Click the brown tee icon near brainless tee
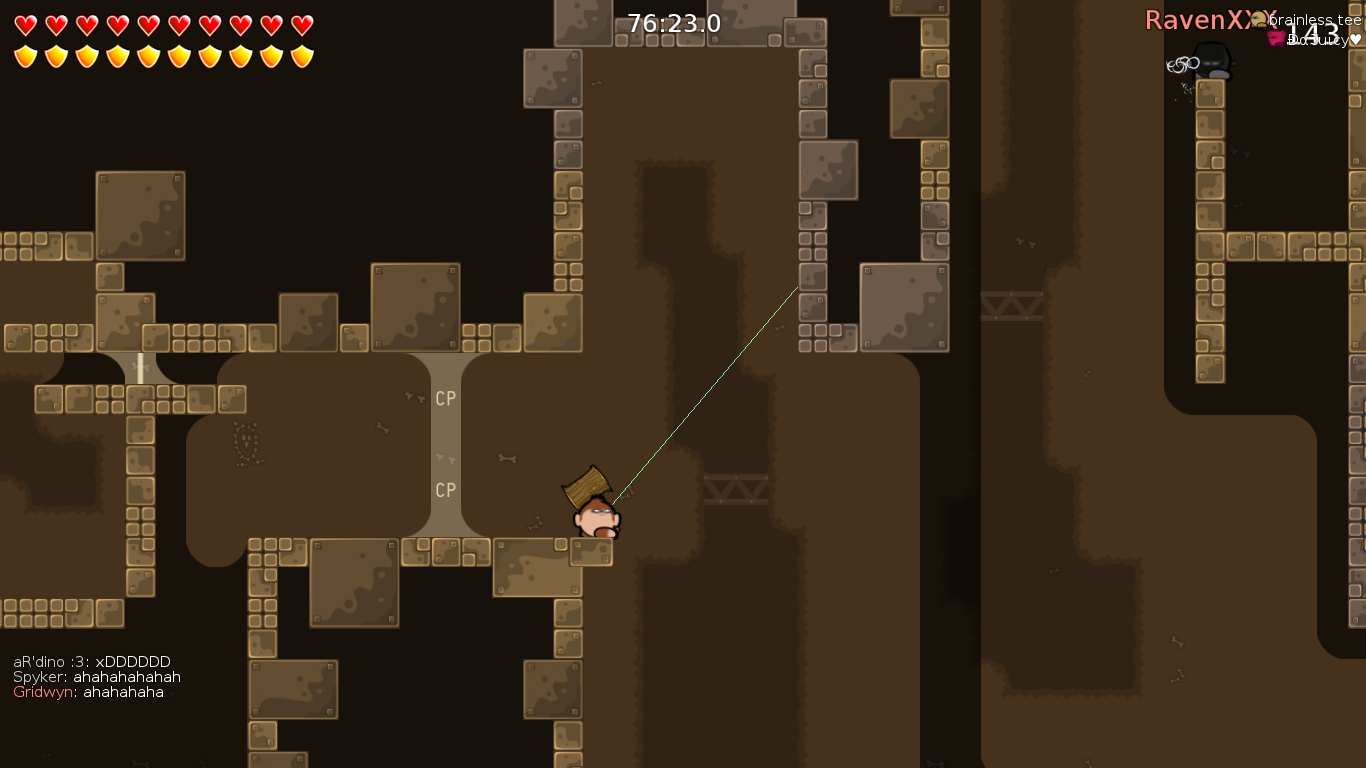1366x768 pixels. coord(1258,18)
